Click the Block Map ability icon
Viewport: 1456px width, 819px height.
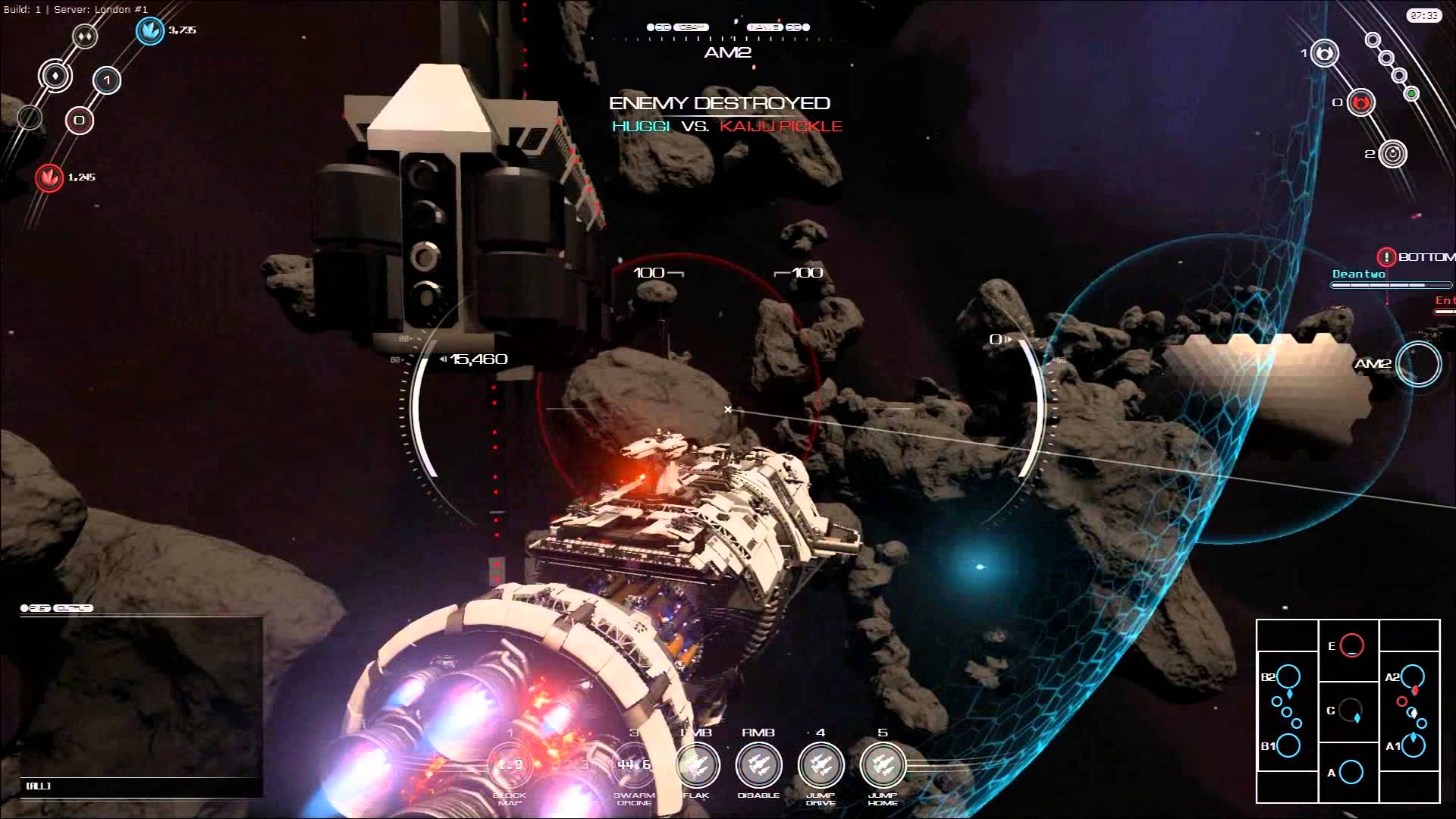click(510, 765)
